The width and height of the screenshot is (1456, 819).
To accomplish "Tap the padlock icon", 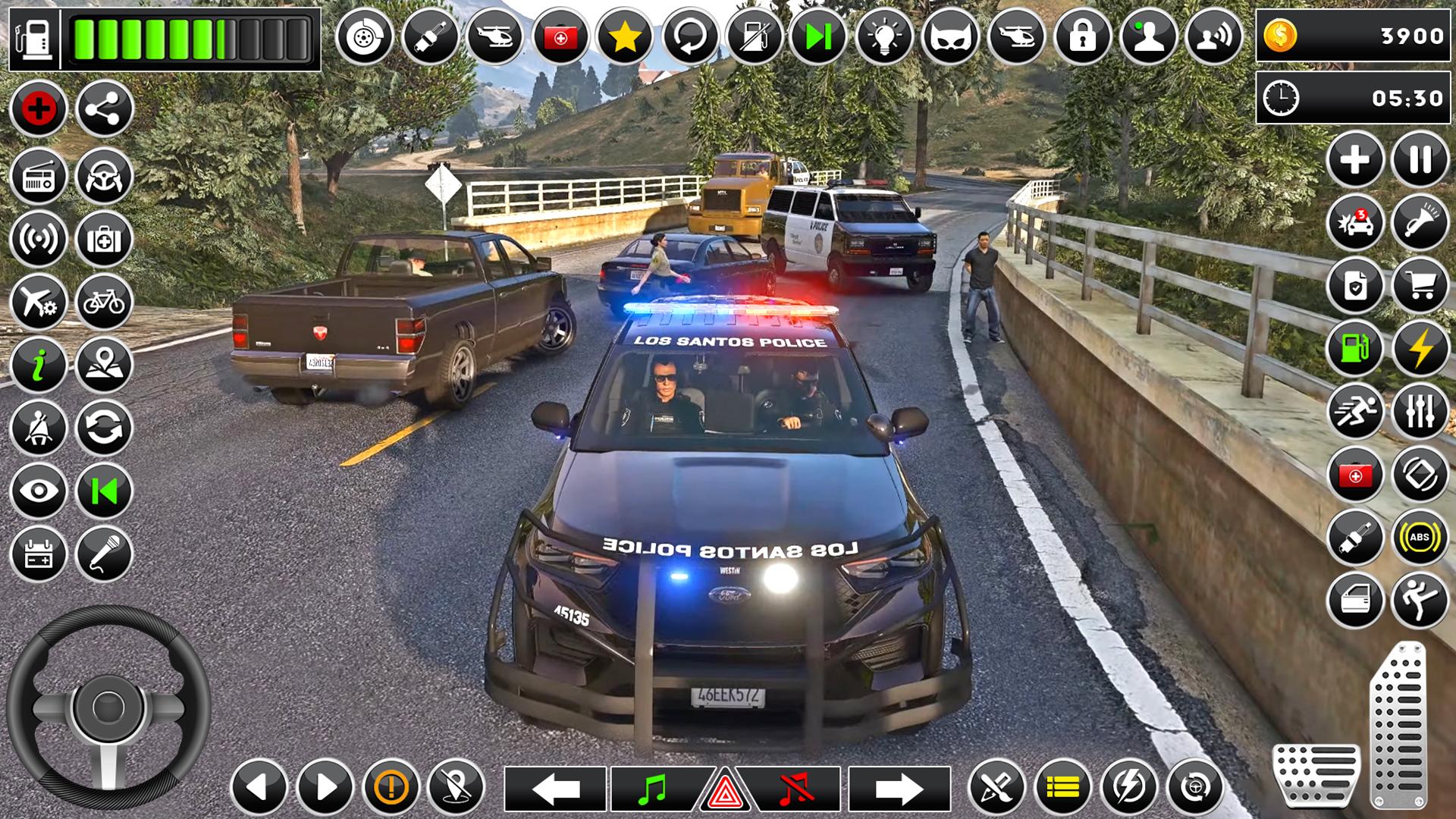I will (x=1082, y=36).
